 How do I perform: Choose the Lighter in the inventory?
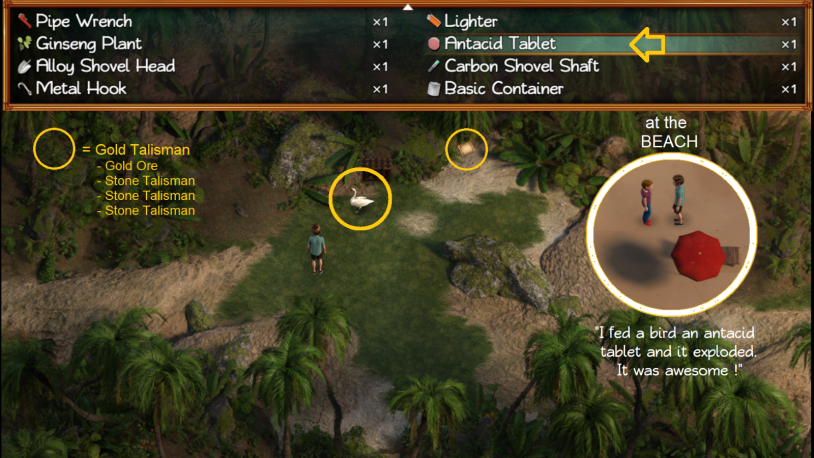tap(471, 21)
